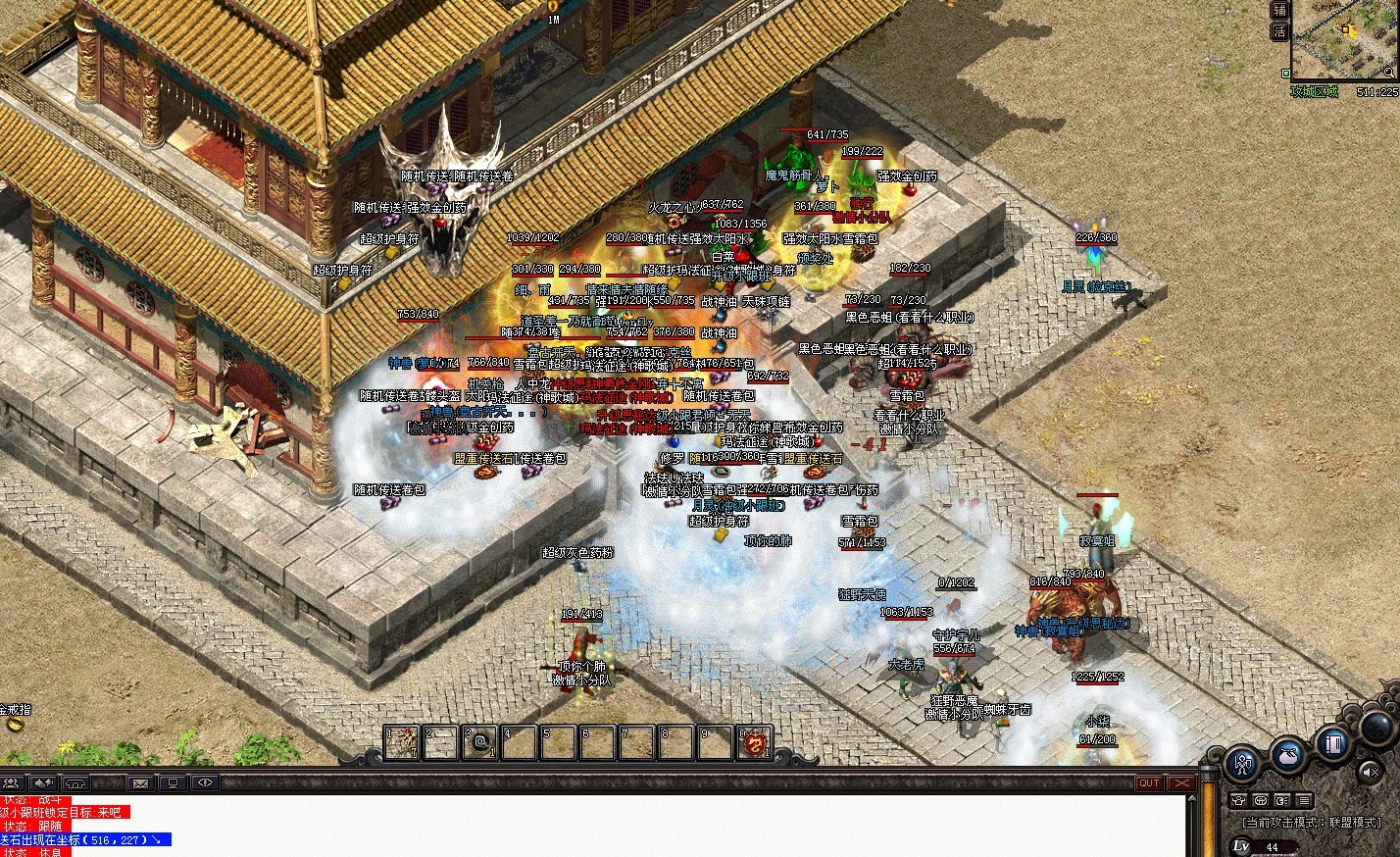Close the chat panel with the red X
The width and height of the screenshot is (1400, 857).
[1181, 782]
